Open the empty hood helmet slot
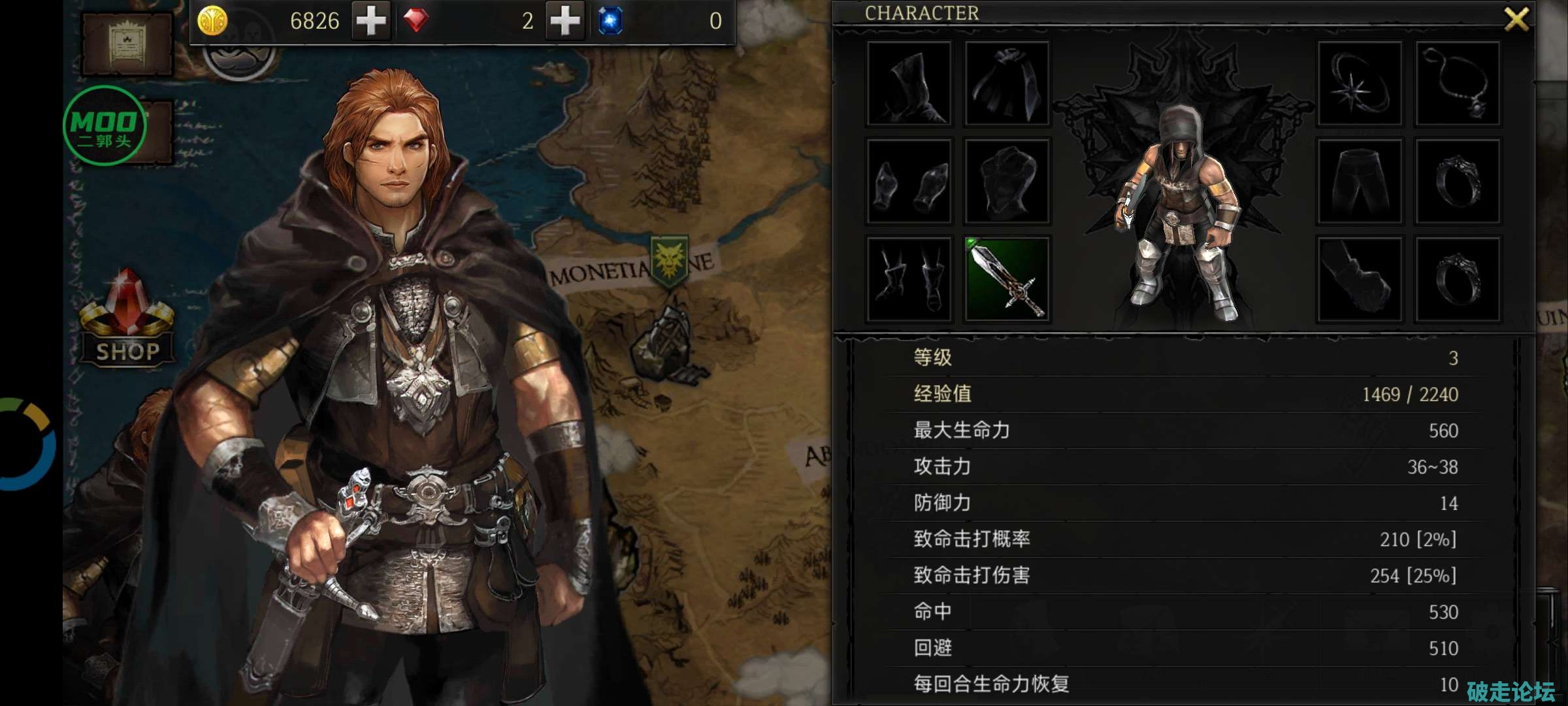This screenshot has width=1568, height=706. click(x=909, y=84)
